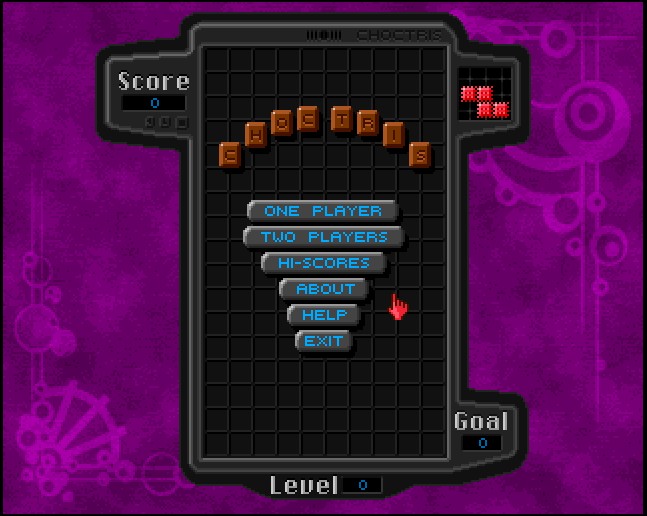Image resolution: width=647 pixels, height=516 pixels.
Task: Show the About screen
Action: (x=325, y=289)
